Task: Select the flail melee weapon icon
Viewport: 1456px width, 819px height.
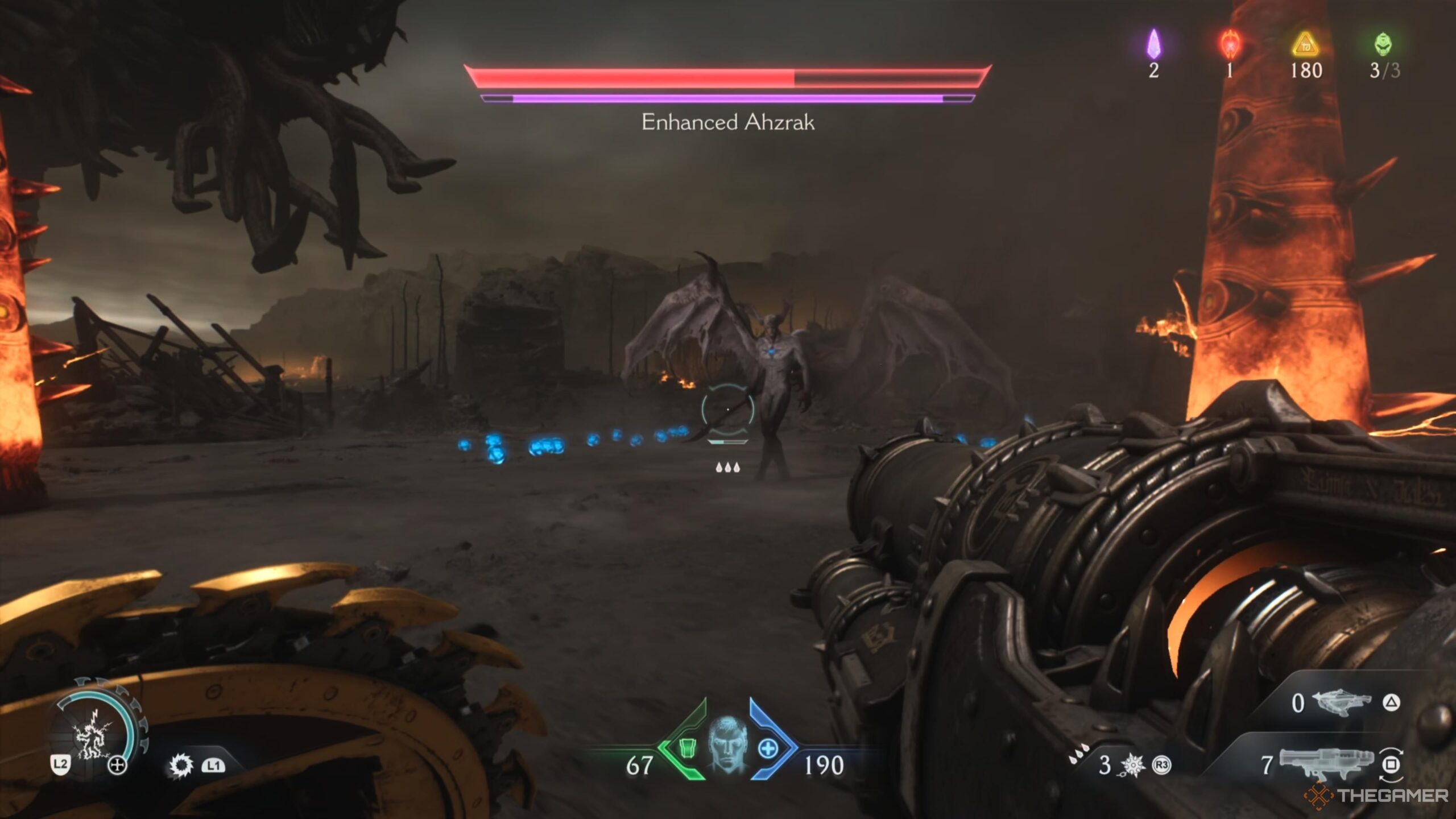Action: coord(1132,766)
